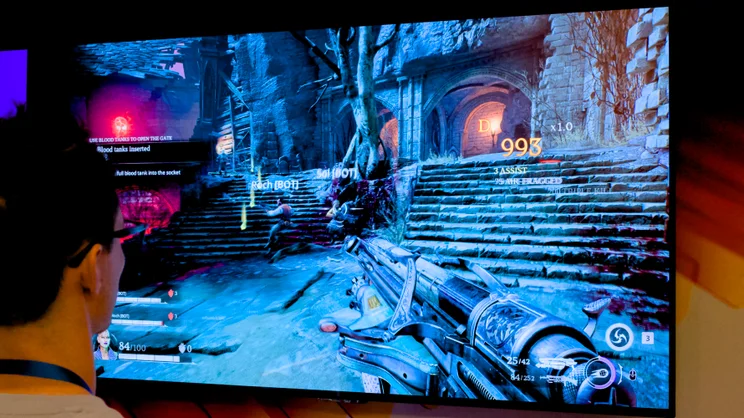Select the secondary weapon silhouette icon
The height and width of the screenshot is (418, 744).
(550, 380)
